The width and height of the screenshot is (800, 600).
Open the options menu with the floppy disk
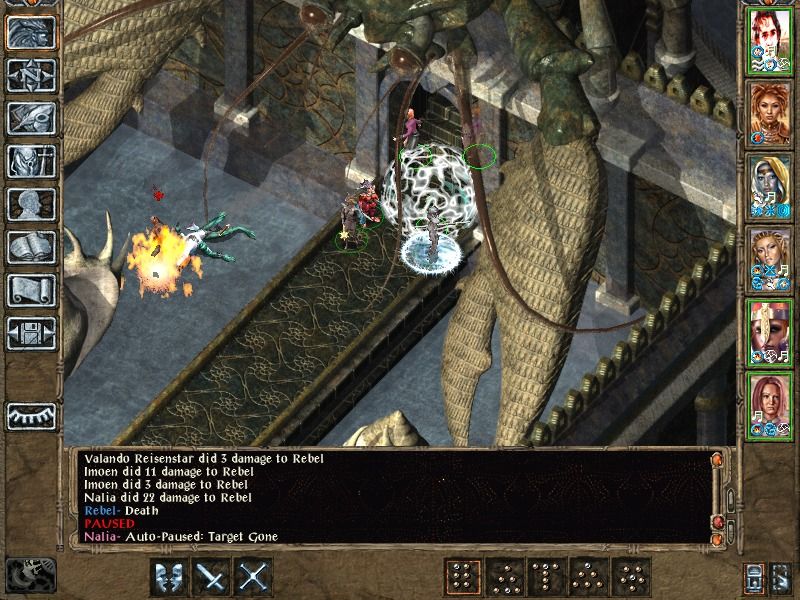click(x=30, y=333)
